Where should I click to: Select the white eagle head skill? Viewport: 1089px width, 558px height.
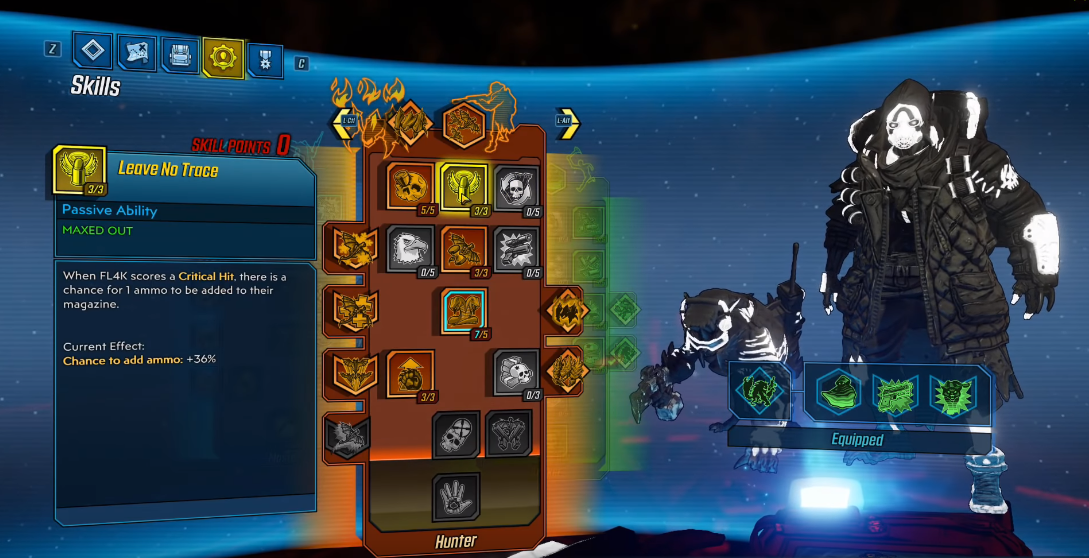pyautogui.click(x=411, y=249)
